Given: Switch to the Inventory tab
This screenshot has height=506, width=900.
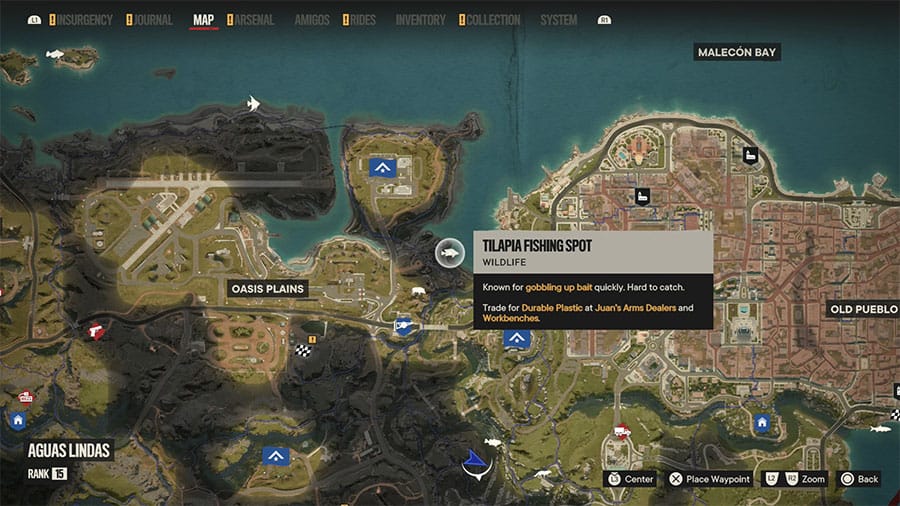Looking at the screenshot, I should [x=420, y=20].
